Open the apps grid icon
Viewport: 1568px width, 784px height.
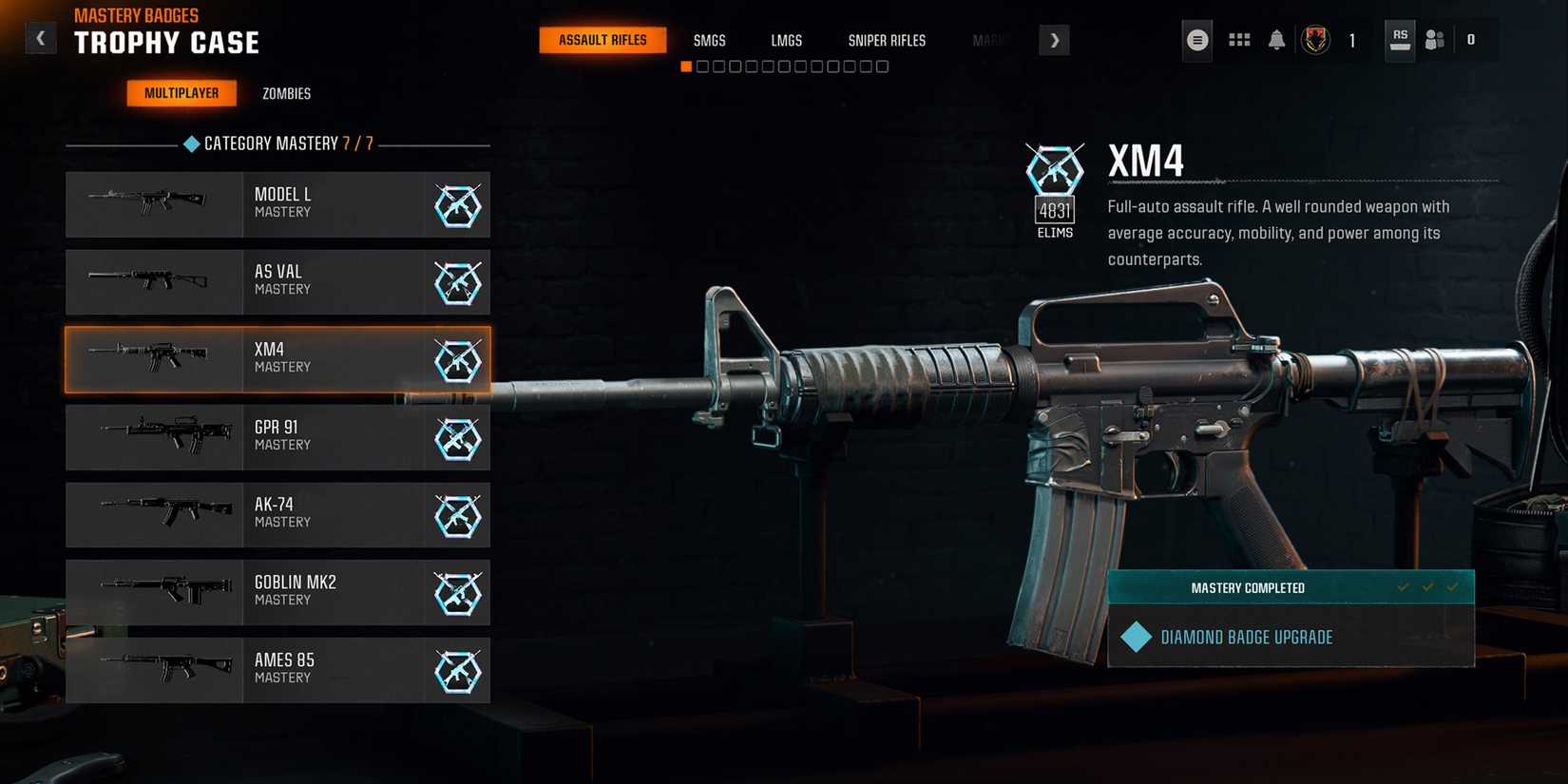point(1238,40)
